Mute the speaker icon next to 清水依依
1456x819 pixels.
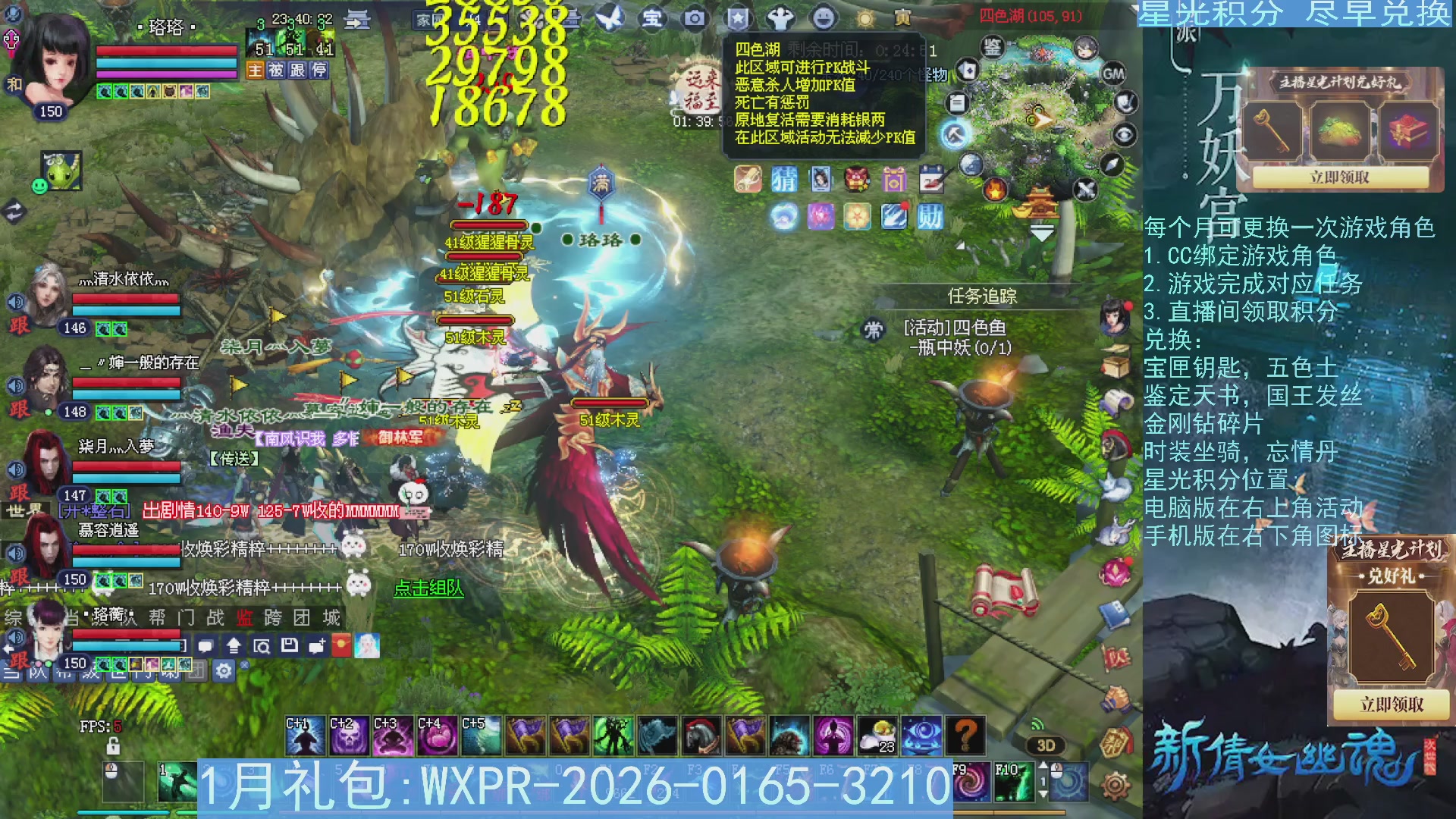pos(15,300)
